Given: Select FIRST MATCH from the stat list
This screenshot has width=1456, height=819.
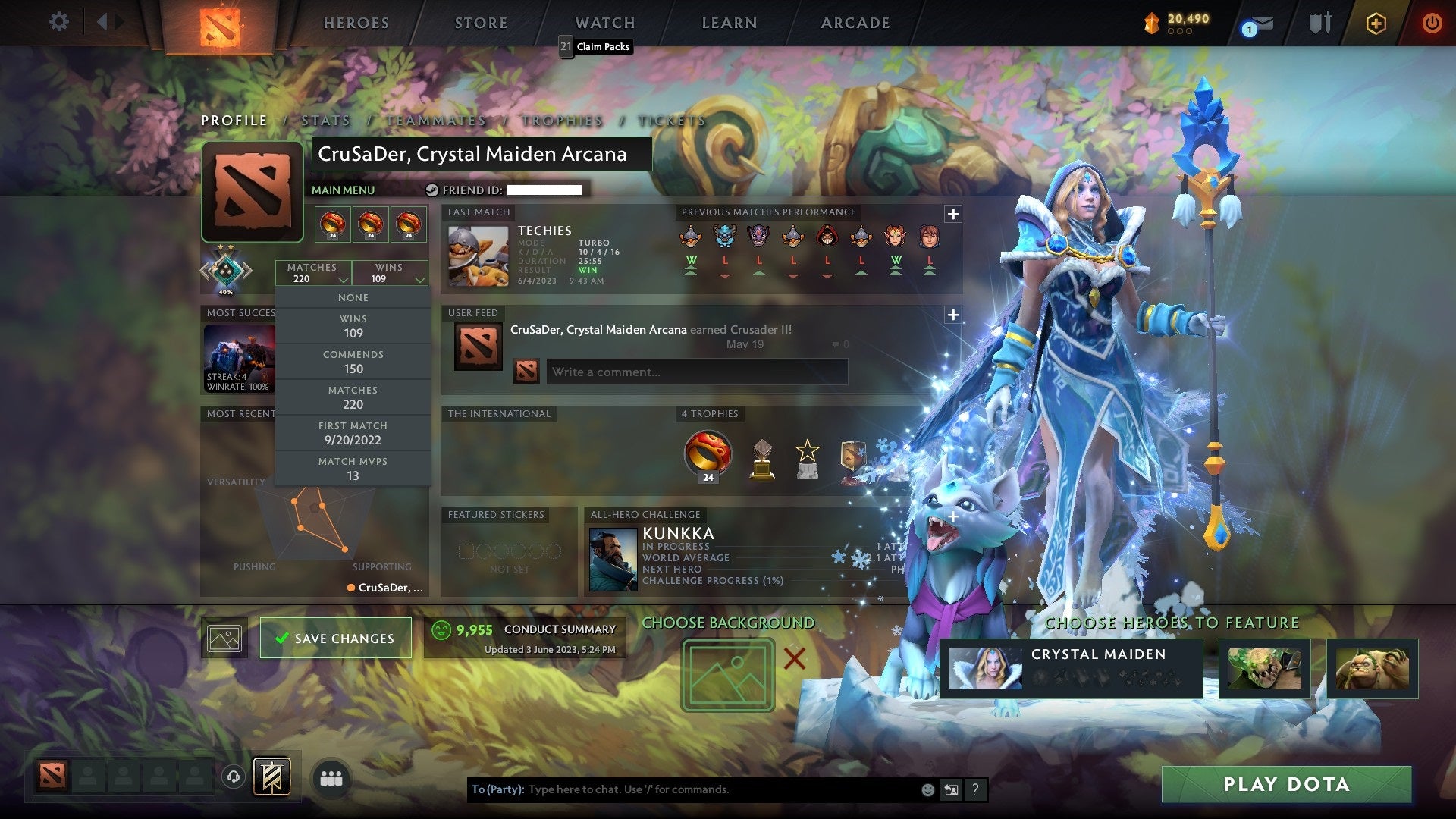Looking at the screenshot, I should coord(353,432).
